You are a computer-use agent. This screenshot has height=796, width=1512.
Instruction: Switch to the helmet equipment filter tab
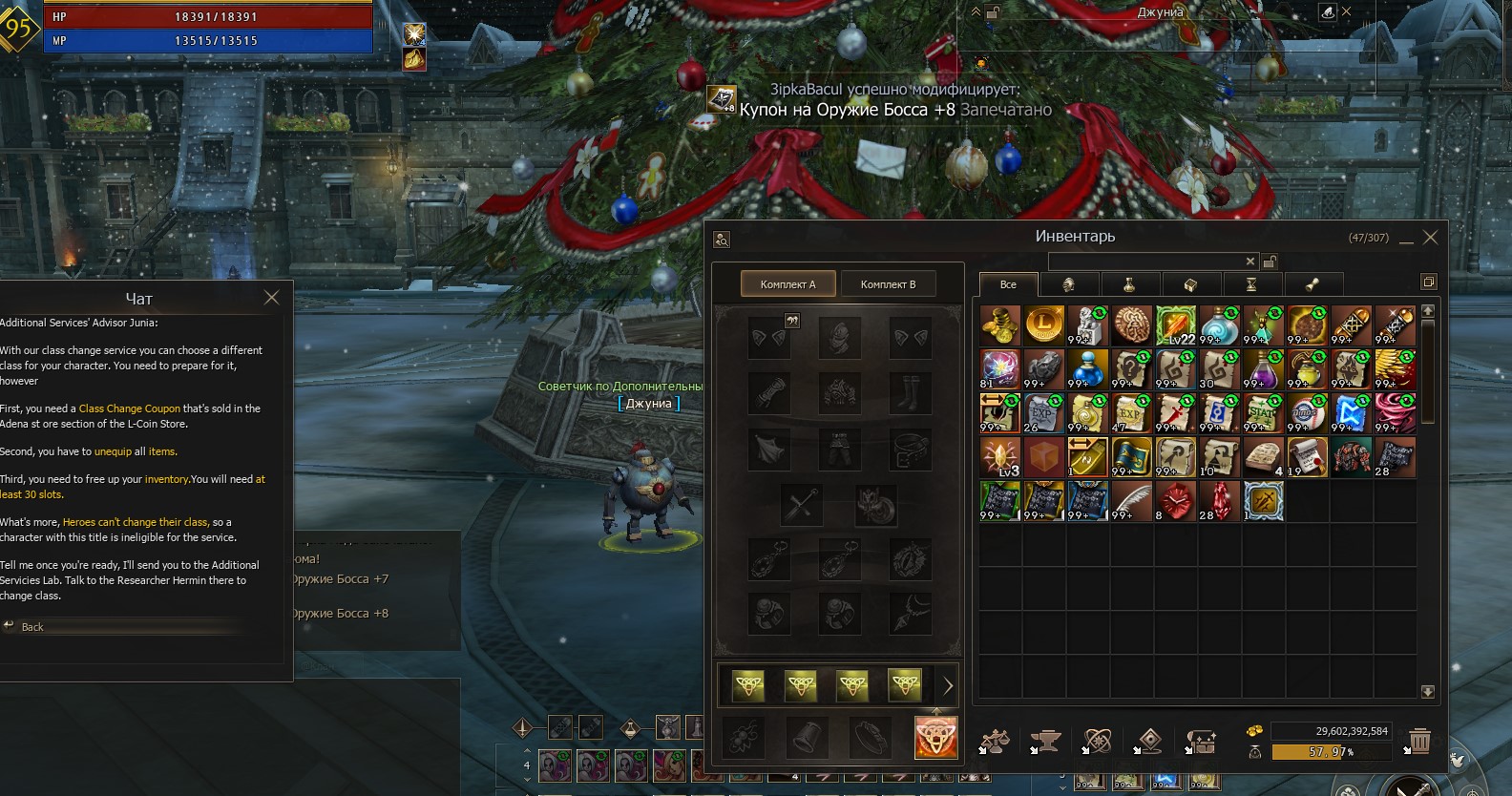click(x=1068, y=284)
